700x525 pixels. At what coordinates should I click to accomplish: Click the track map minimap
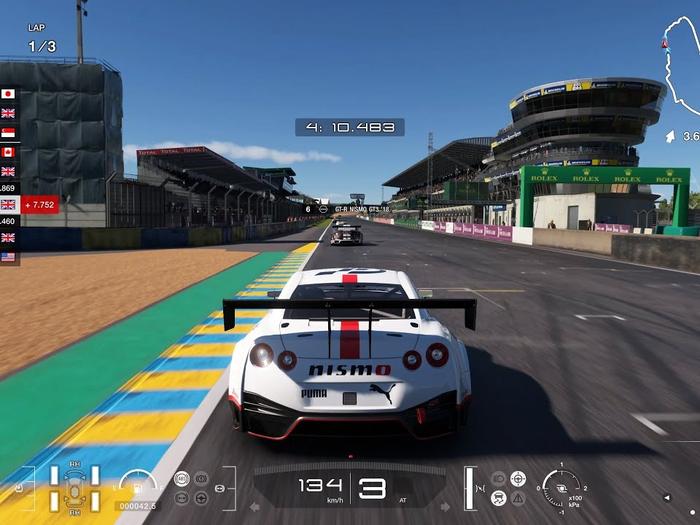tap(681, 75)
